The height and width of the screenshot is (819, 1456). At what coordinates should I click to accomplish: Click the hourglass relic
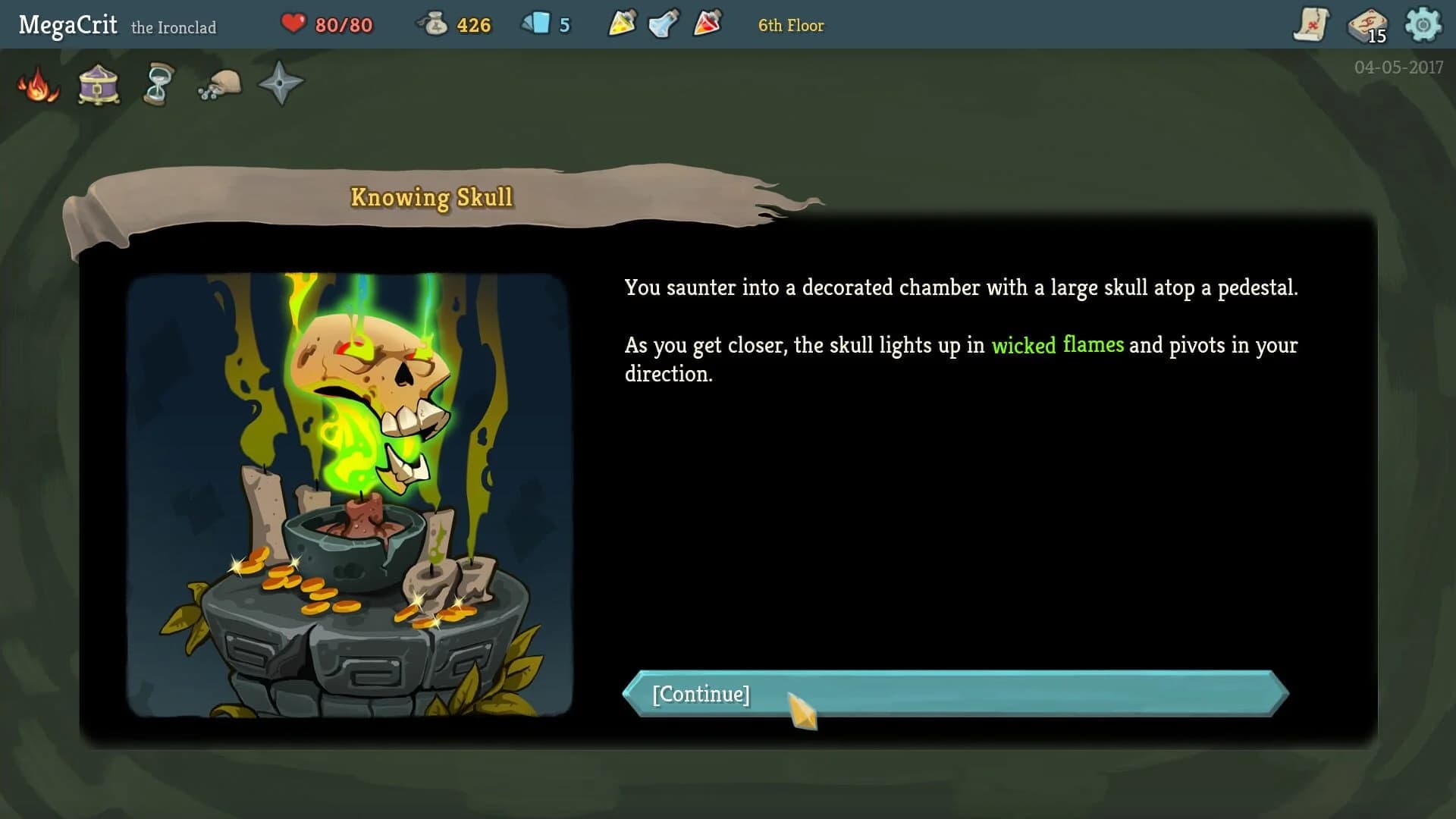158,83
